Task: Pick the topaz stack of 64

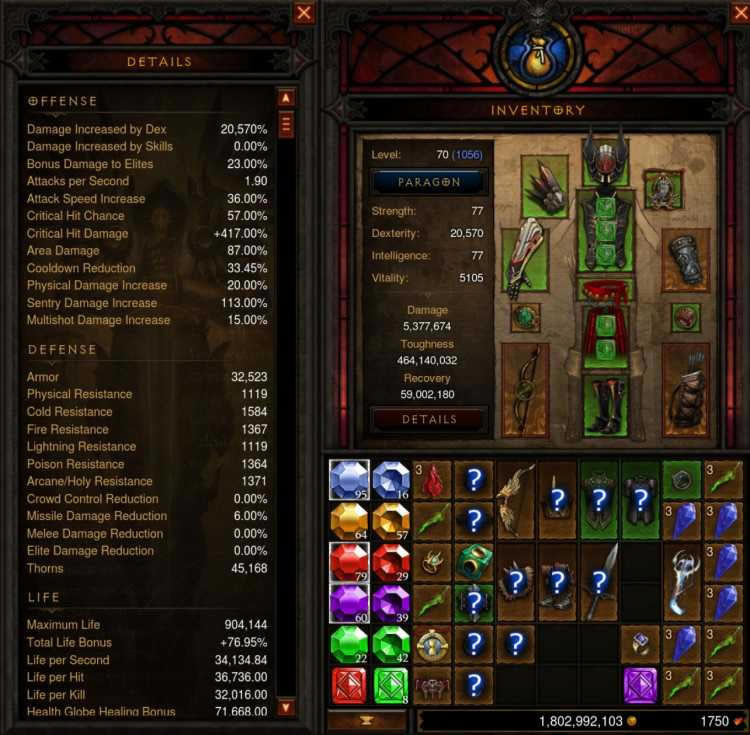Action: coord(349,521)
